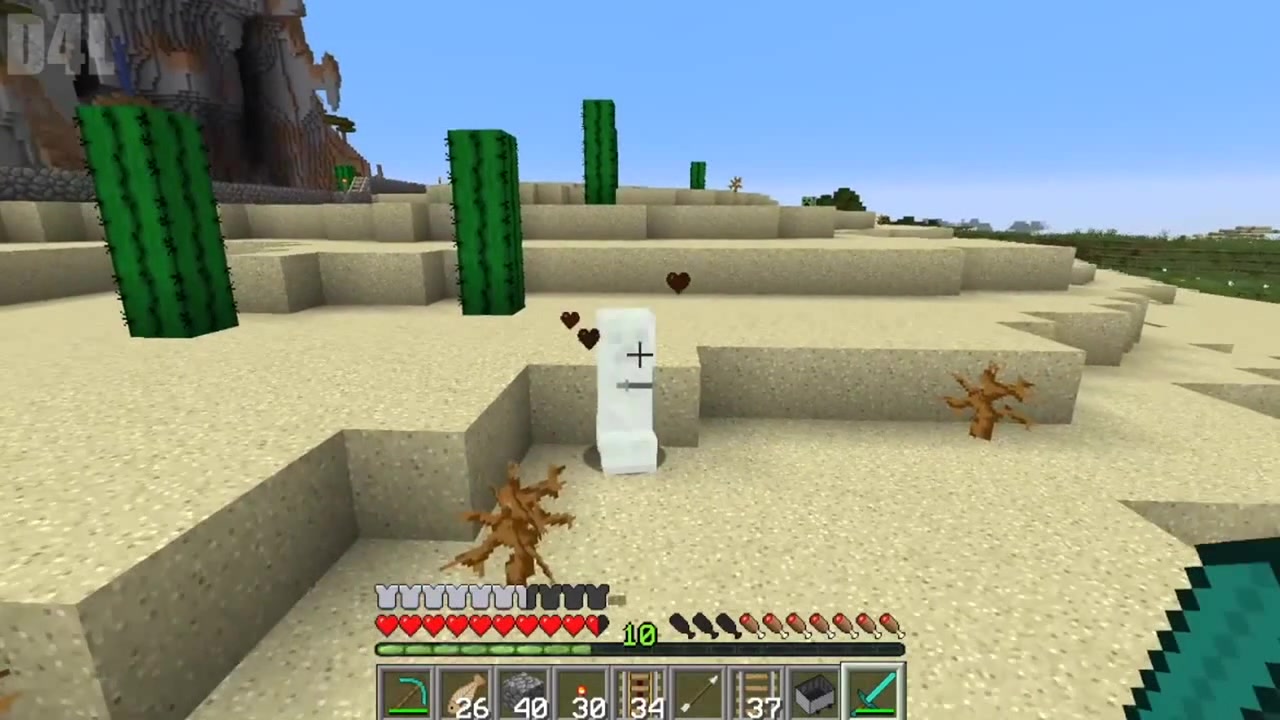Click the leftmost red heart in the health bar
The width and height of the screenshot is (1280, 720).
[385, 625]
